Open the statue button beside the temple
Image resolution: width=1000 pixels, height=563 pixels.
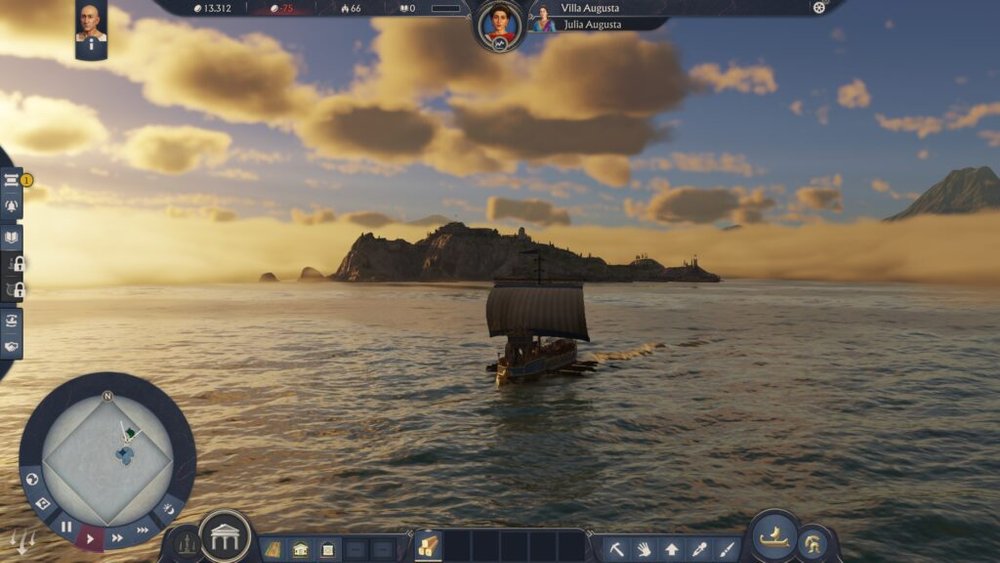[x=185, y=543]
